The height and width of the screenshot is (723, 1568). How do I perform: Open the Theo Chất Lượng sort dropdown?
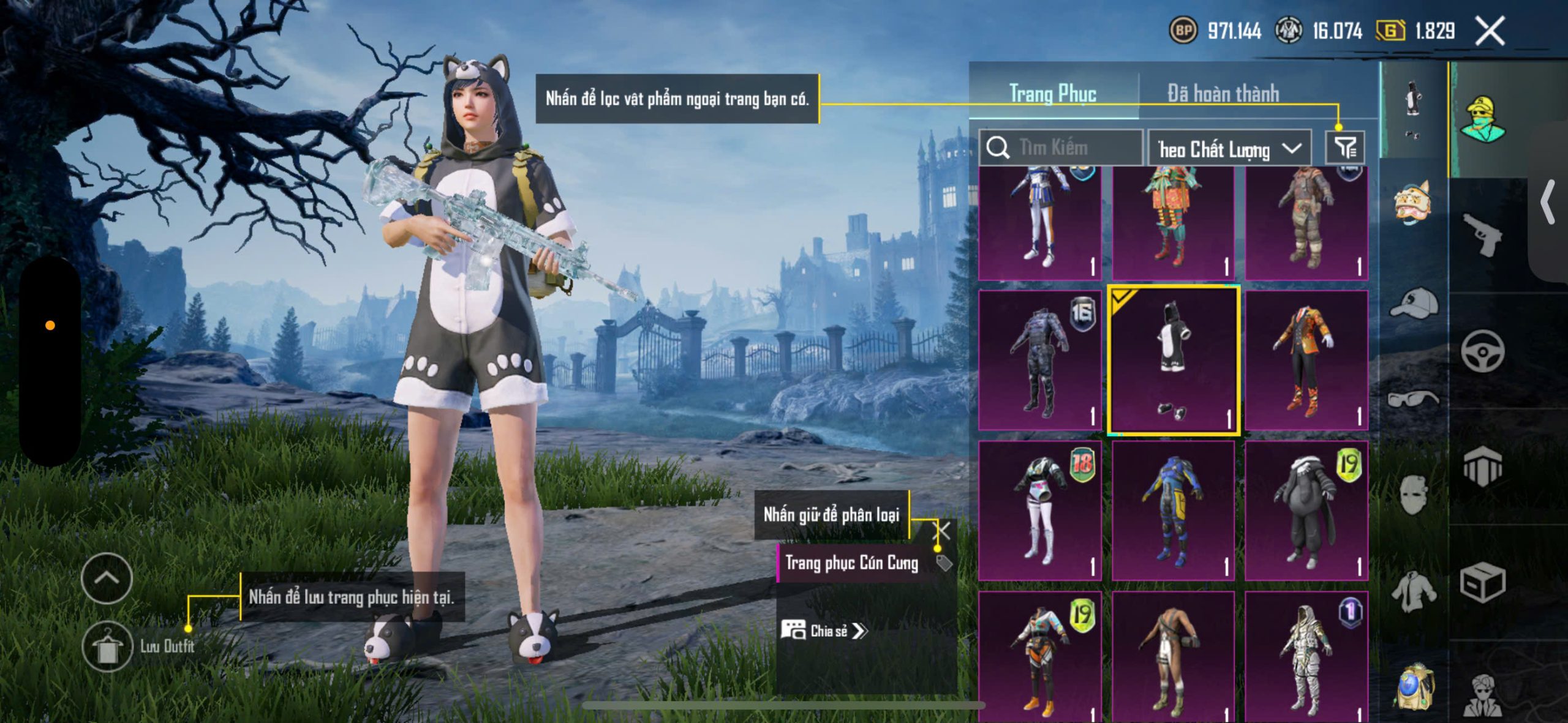tap(1229, 149)
